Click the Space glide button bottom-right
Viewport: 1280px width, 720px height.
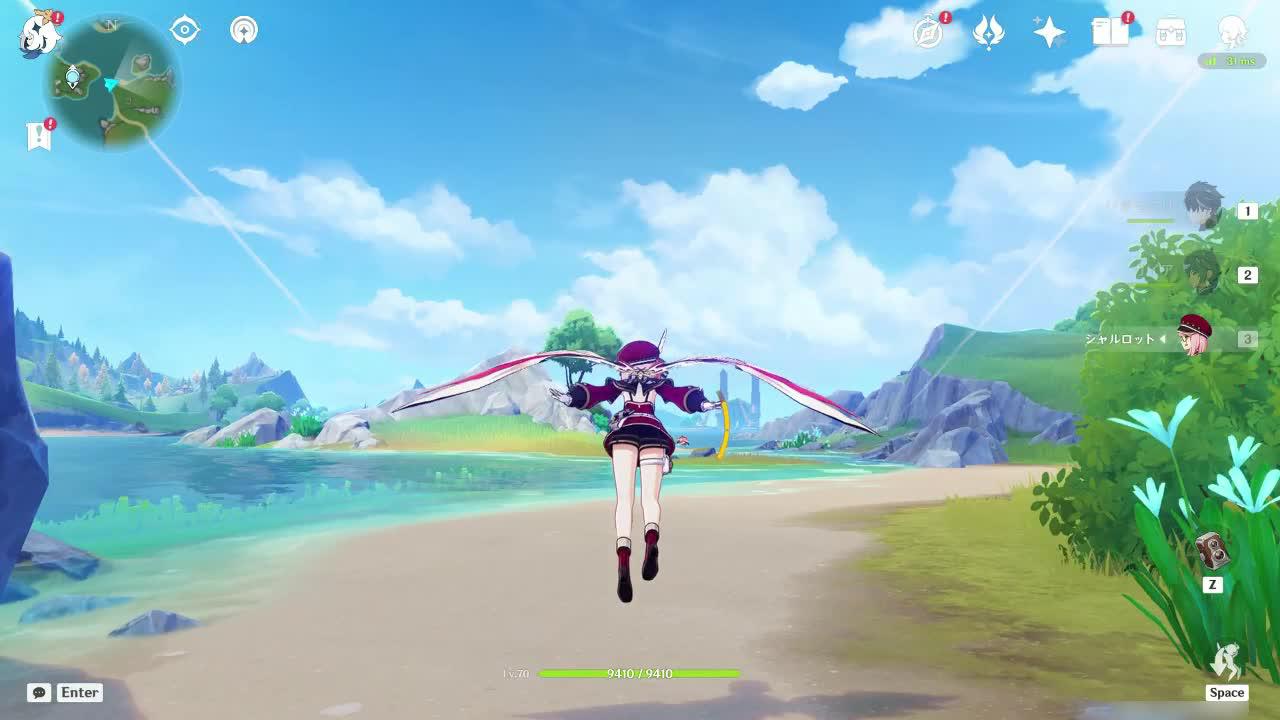[x=1227, y=692]
